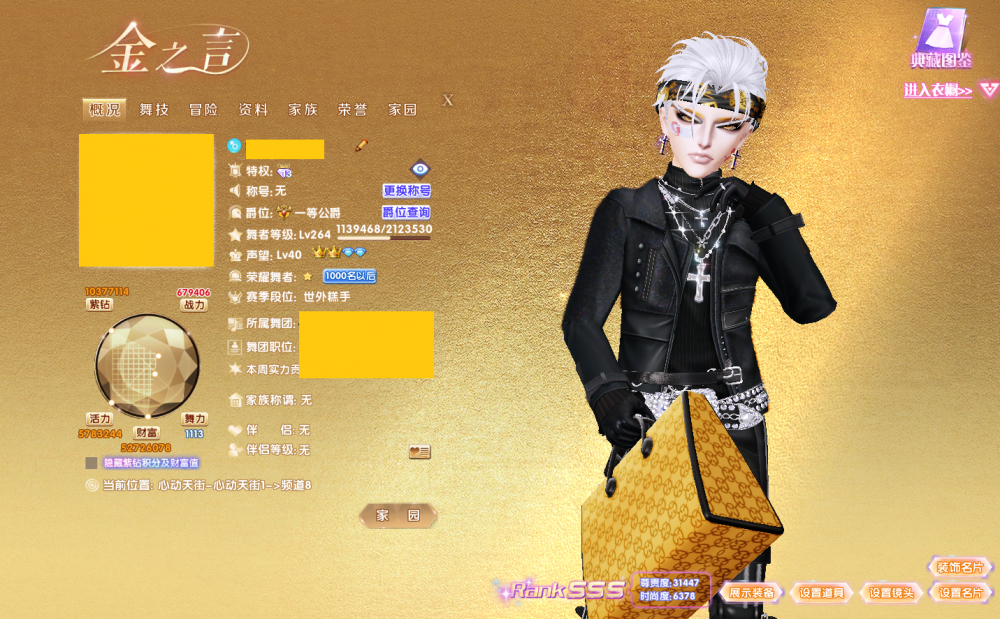Switch to the 舞技 tab

click(154, 110)
